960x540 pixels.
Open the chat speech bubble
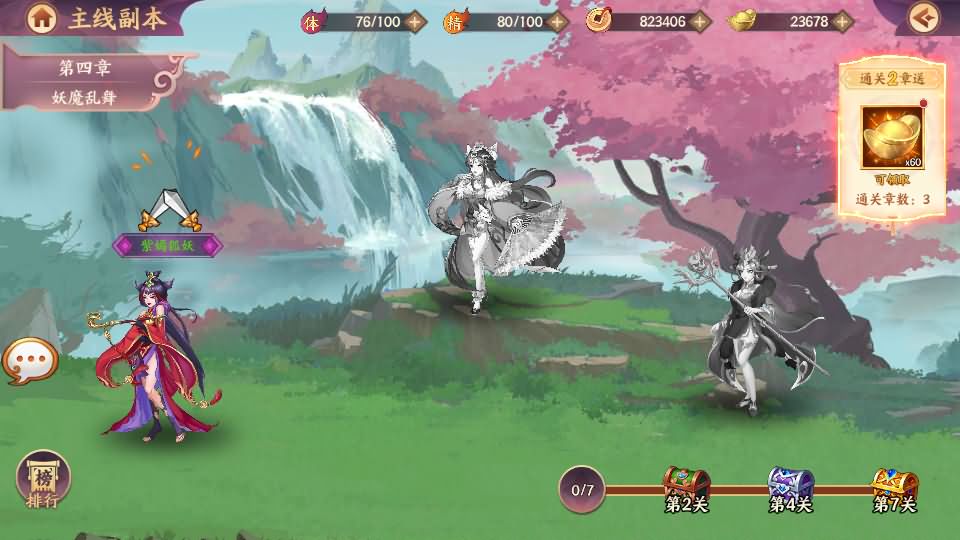click(30, 361)
